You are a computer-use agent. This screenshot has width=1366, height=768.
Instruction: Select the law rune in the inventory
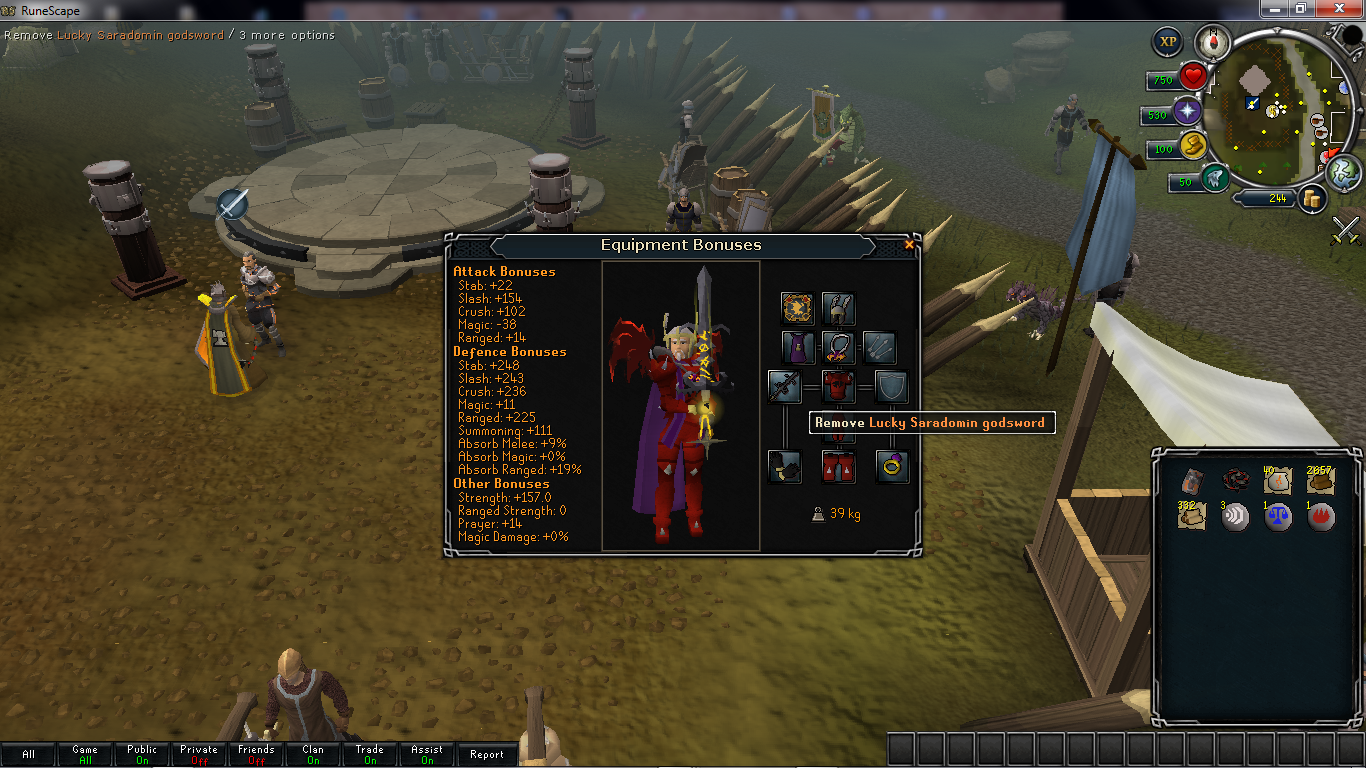click(1277, 517)
